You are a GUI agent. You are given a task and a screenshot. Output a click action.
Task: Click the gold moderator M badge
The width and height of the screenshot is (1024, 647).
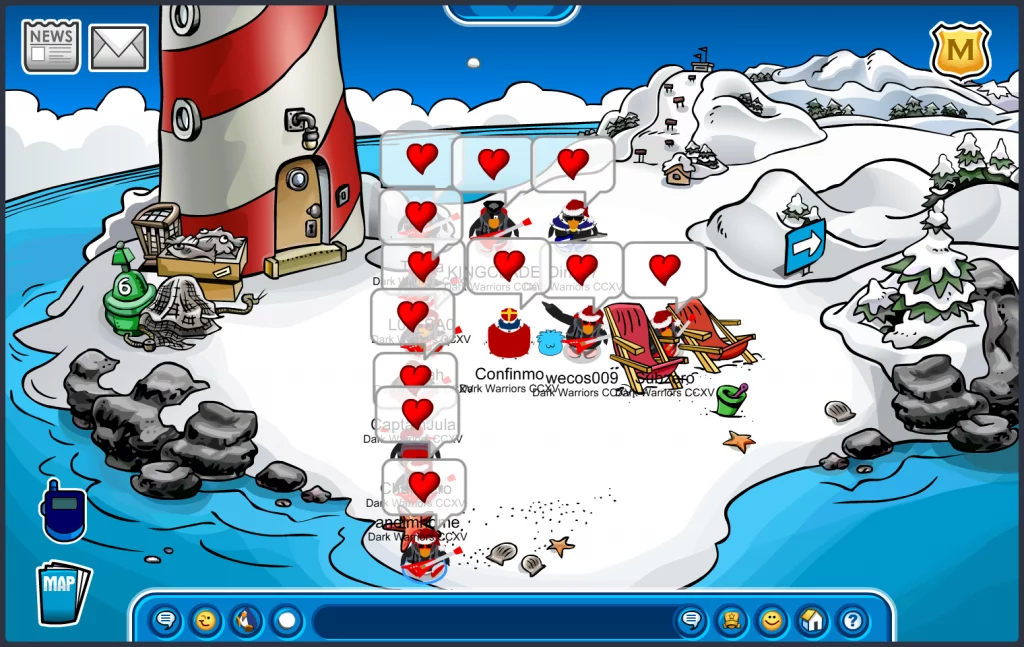(x=960, y=49)
